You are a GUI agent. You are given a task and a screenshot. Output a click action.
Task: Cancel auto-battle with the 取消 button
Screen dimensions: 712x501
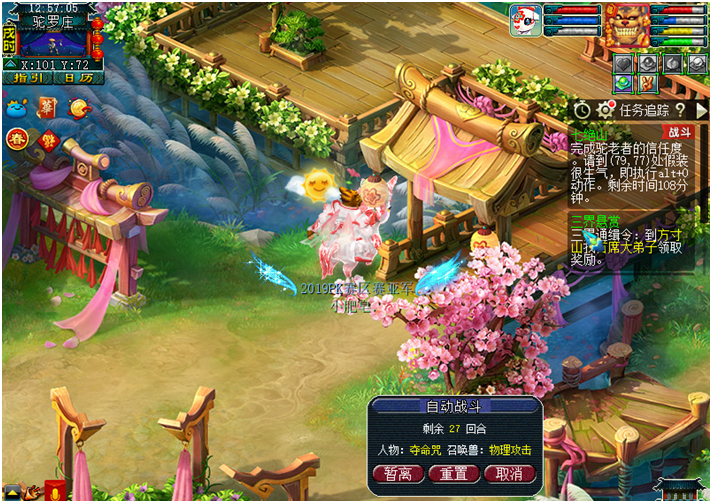pos(508,473)
